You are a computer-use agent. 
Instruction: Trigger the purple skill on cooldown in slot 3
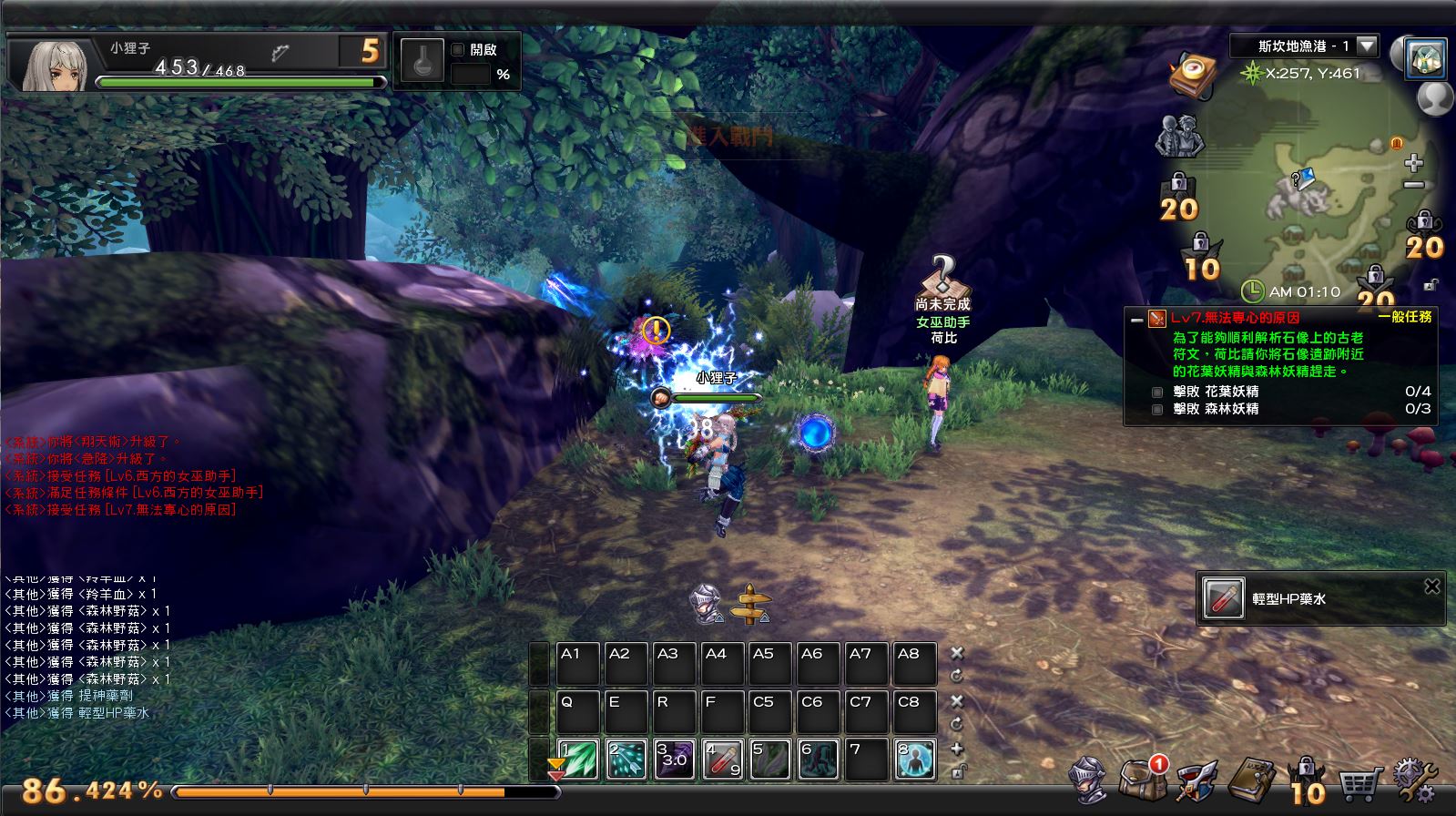(675, 760)
